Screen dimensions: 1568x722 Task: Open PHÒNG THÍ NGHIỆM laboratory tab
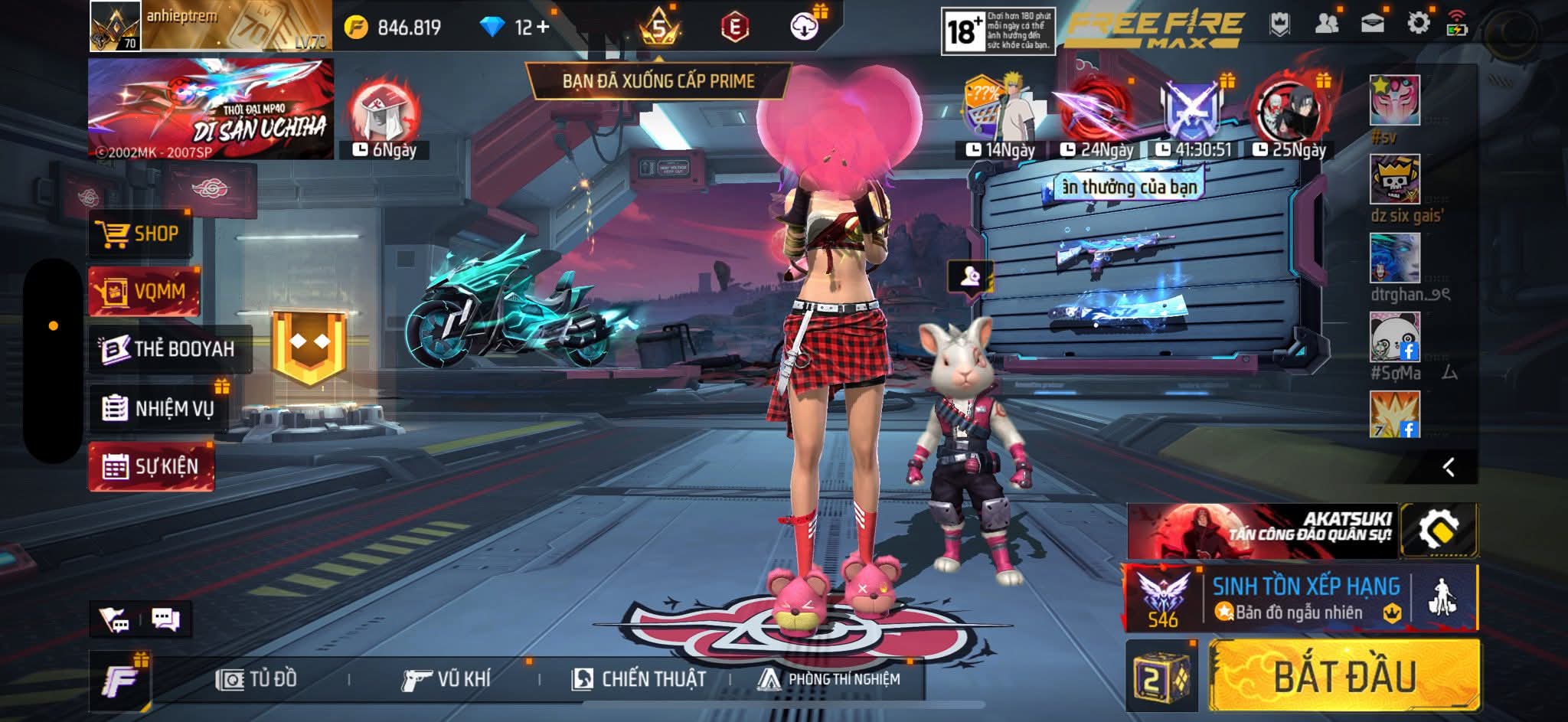[830, 679]
